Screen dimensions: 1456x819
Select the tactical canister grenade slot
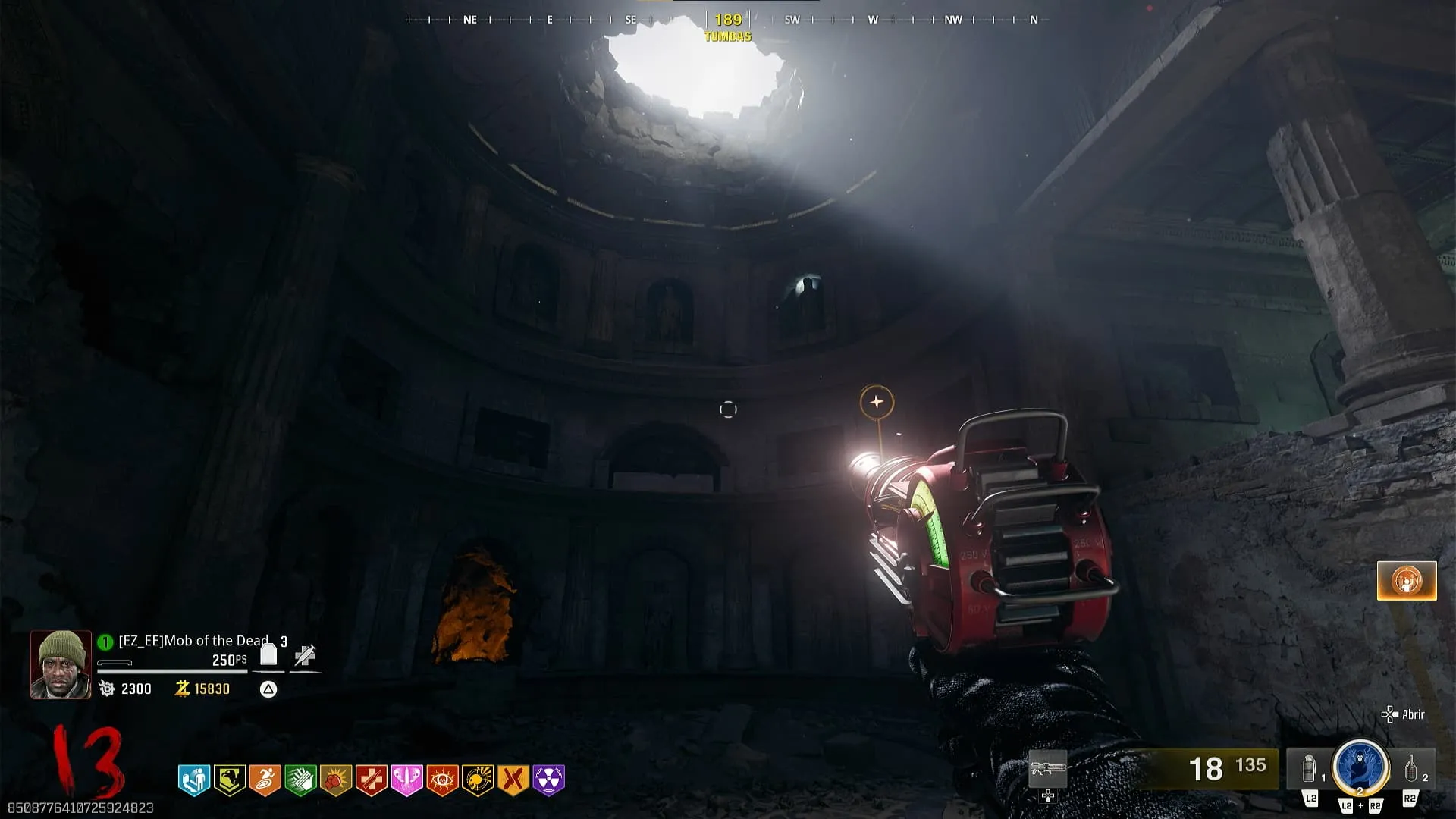1310,769
